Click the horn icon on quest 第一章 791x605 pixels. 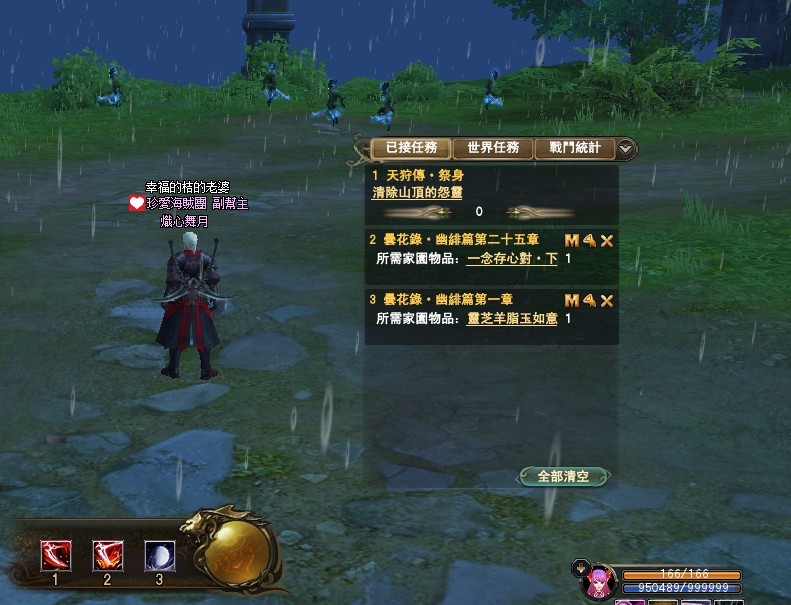(589, 300)
